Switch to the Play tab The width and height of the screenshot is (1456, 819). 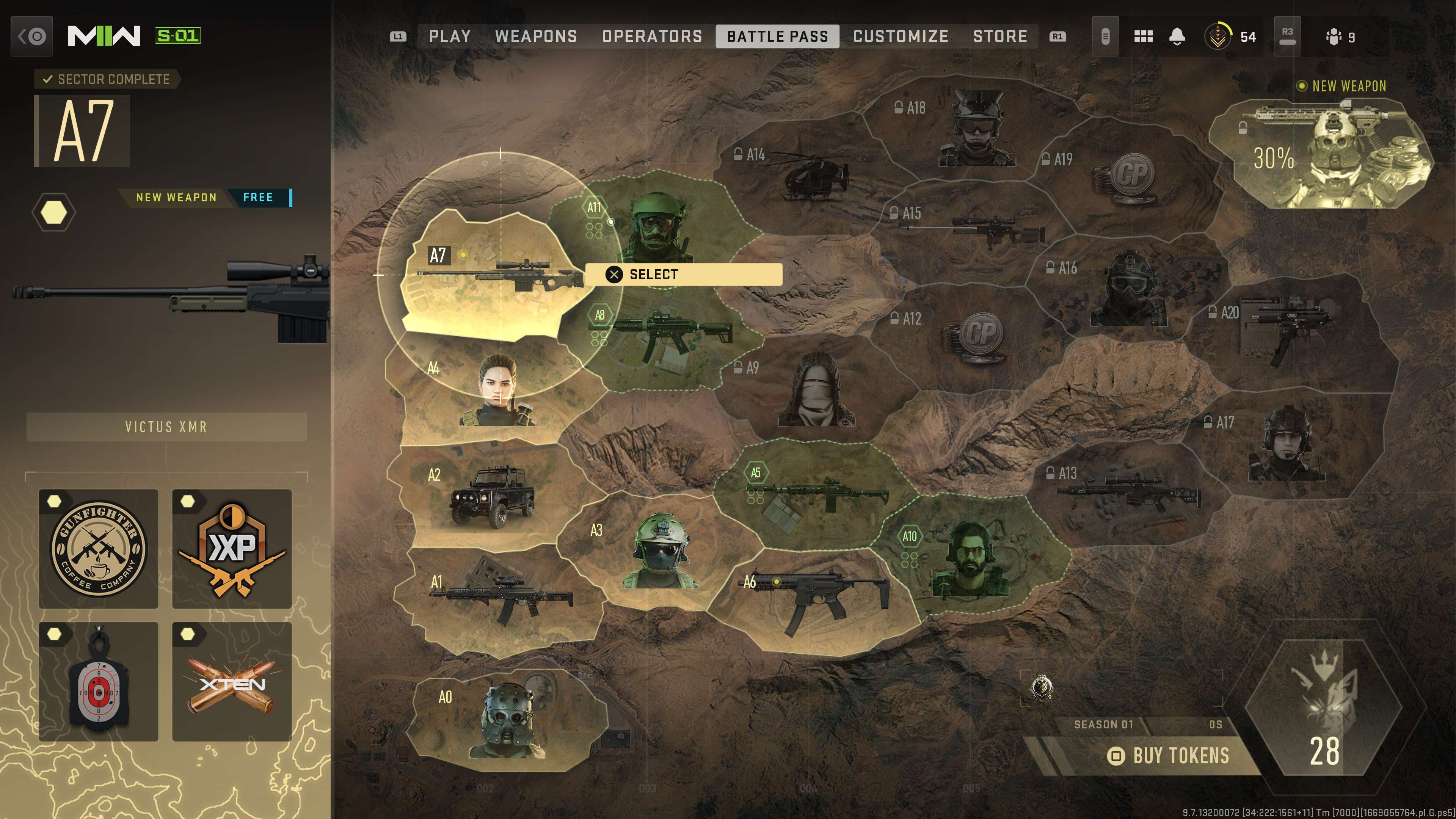click(x=449, y=37)
